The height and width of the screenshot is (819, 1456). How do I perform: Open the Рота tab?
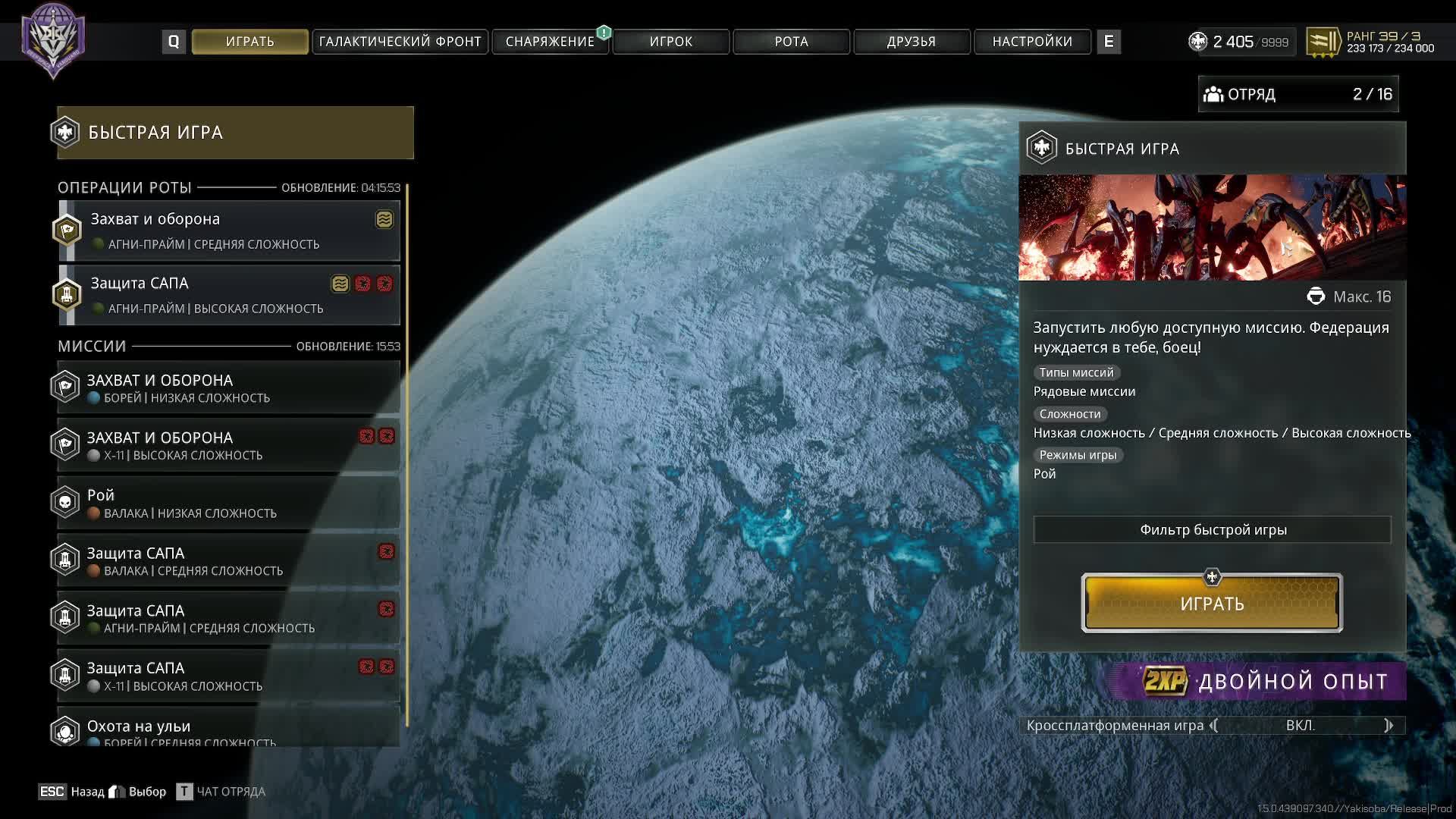[791, 42]
